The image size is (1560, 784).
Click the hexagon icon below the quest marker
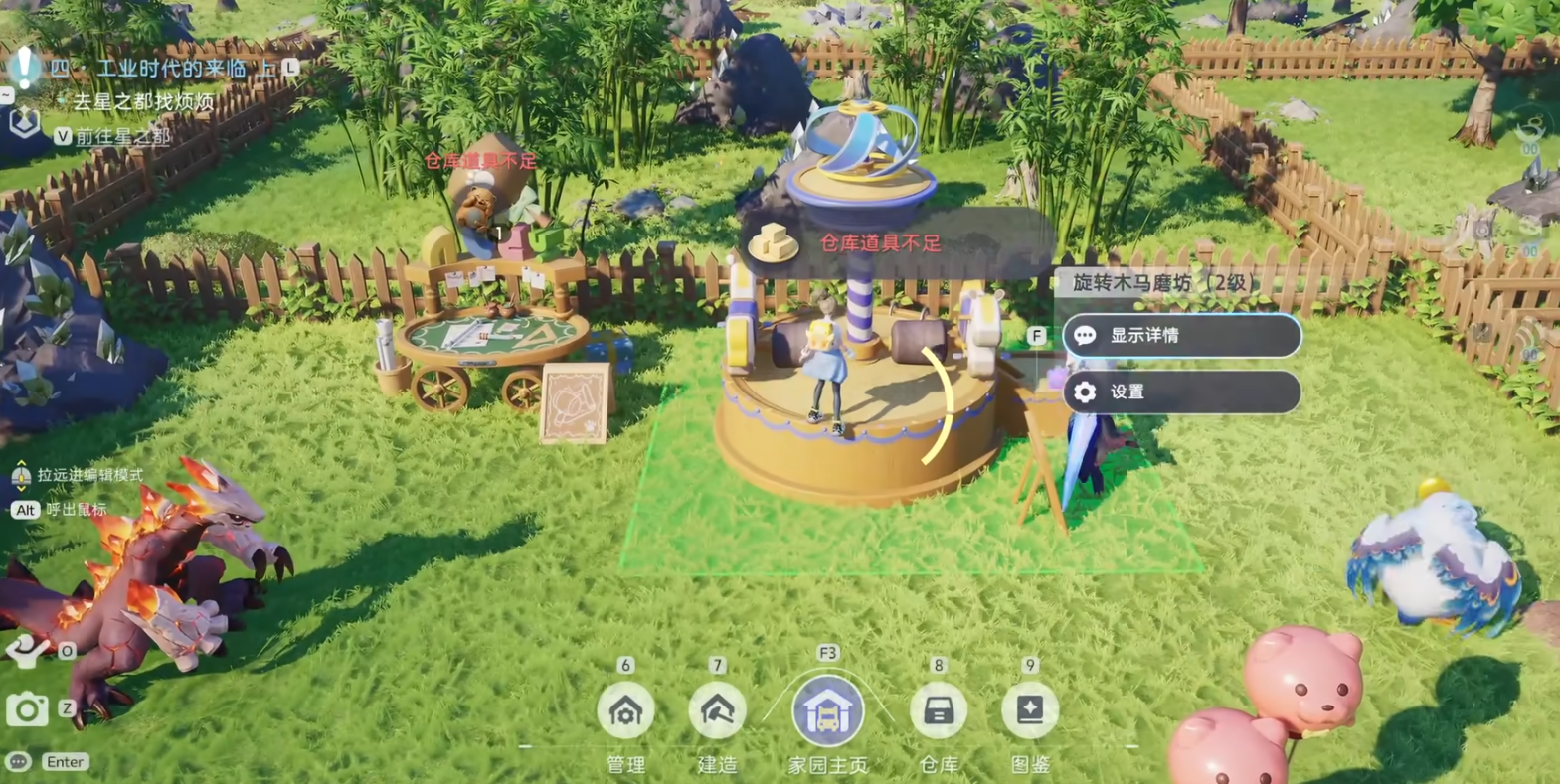(x=24, y=123)
